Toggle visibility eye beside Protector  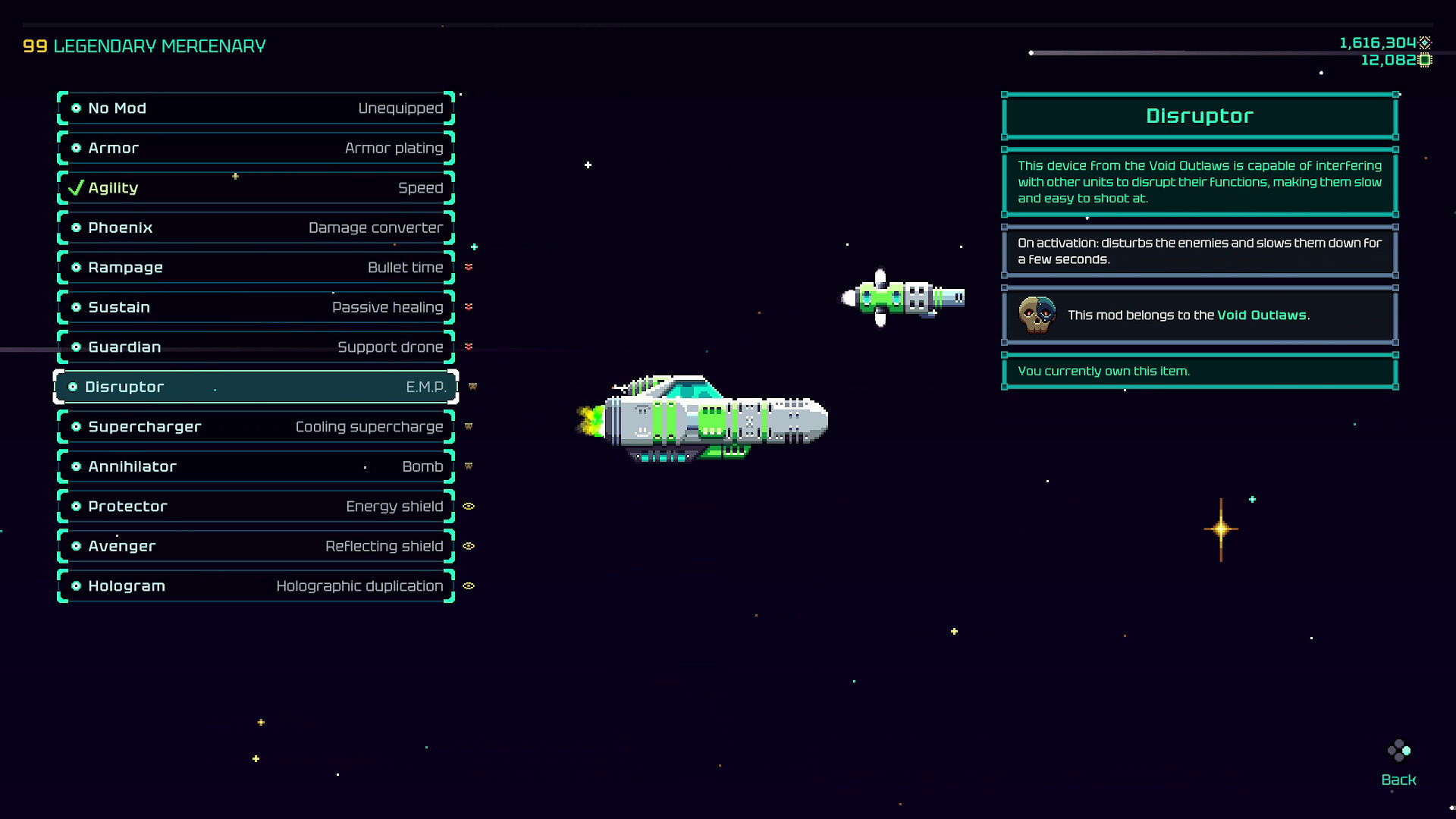pyautogui.click(x=469, y=507)
